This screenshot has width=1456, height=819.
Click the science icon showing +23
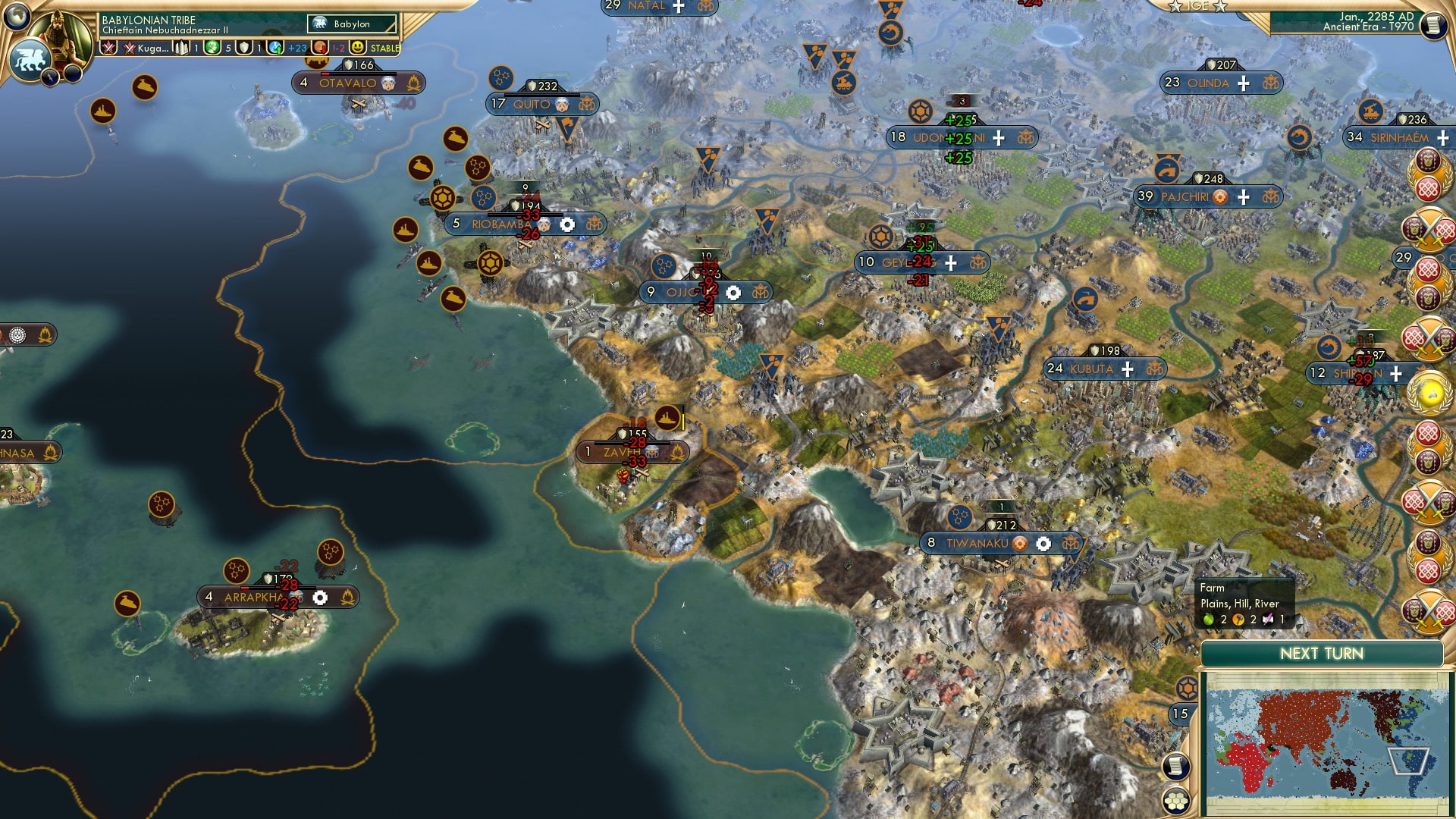click(276, 48)
